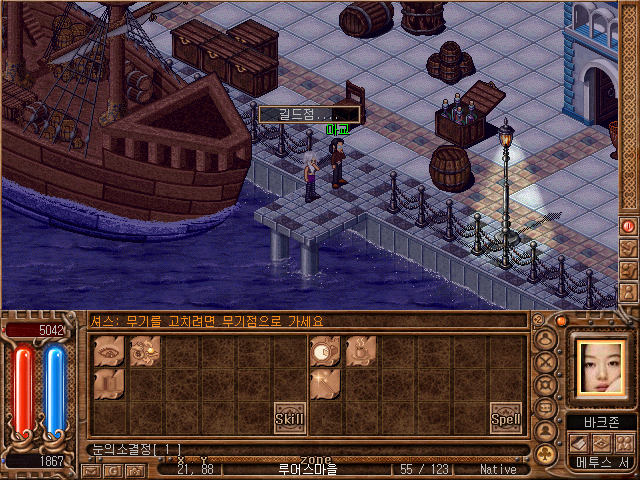Click the red power button on right edge
Image resolution: width=640 pixels, height=480 pixels.
point(629,226)
